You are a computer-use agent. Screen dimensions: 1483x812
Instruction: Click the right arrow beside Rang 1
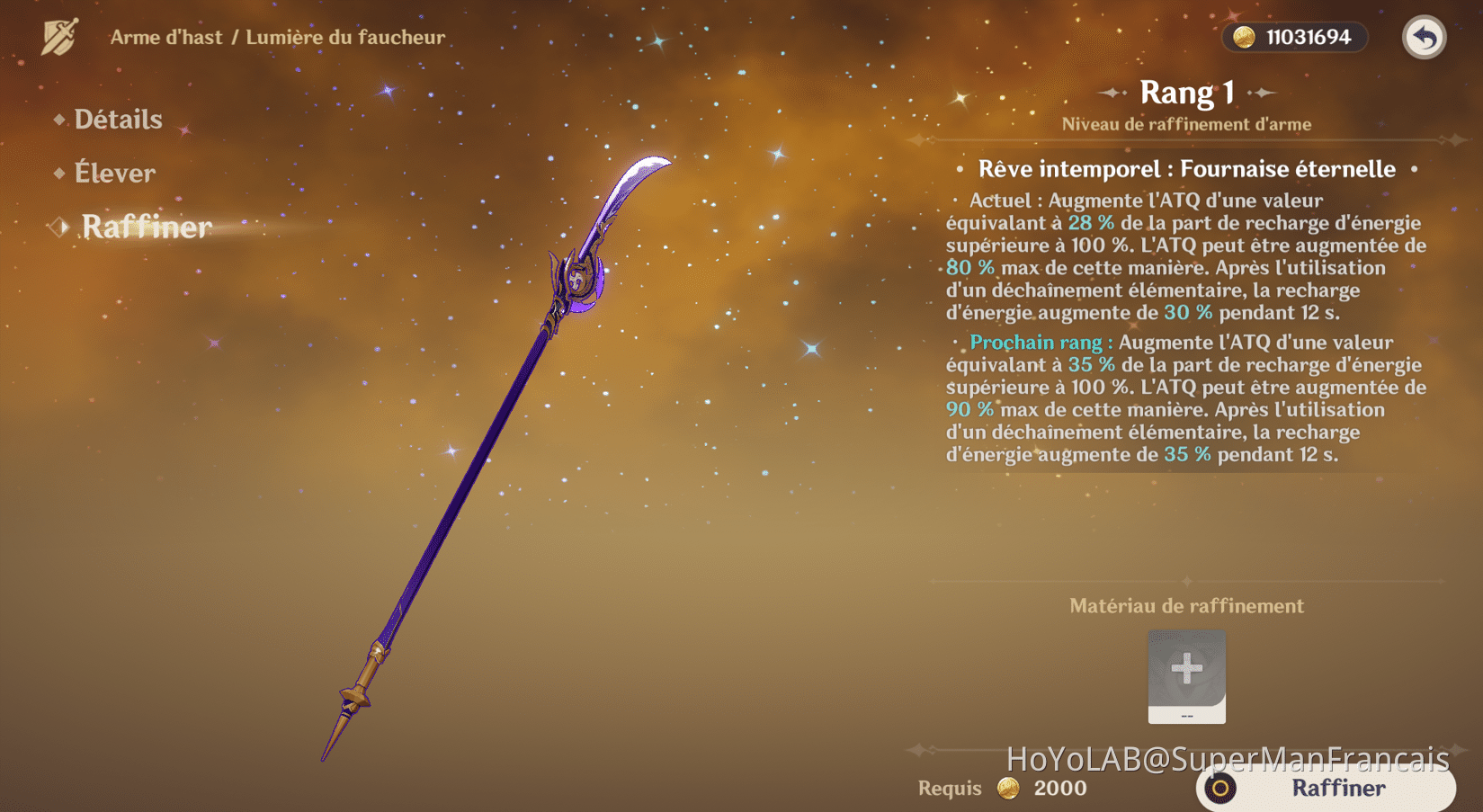pyautogui.click(x=1264, y=93)
